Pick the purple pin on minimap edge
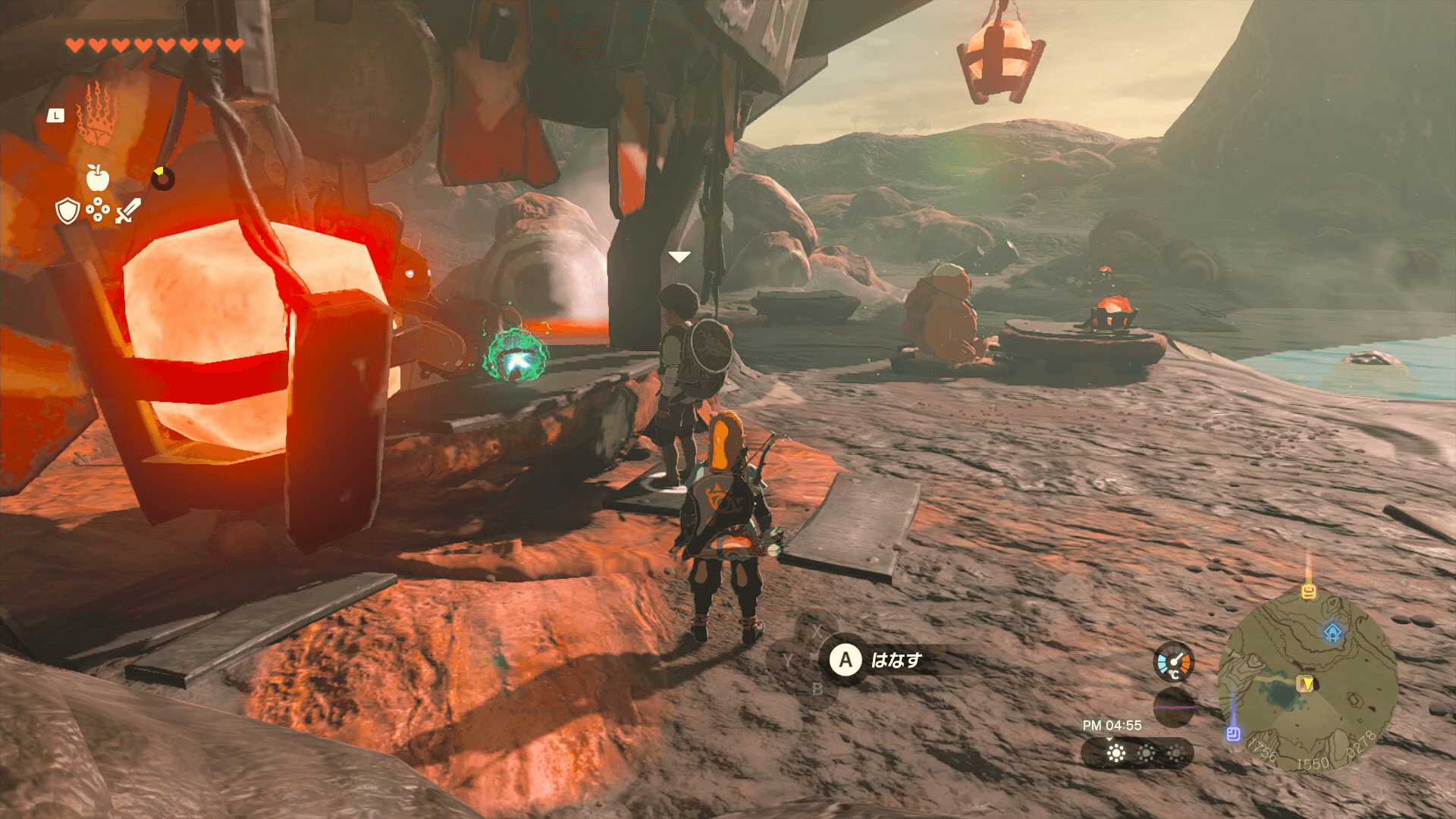Viewport: 1456px width, 819px height. point(1233,733)
